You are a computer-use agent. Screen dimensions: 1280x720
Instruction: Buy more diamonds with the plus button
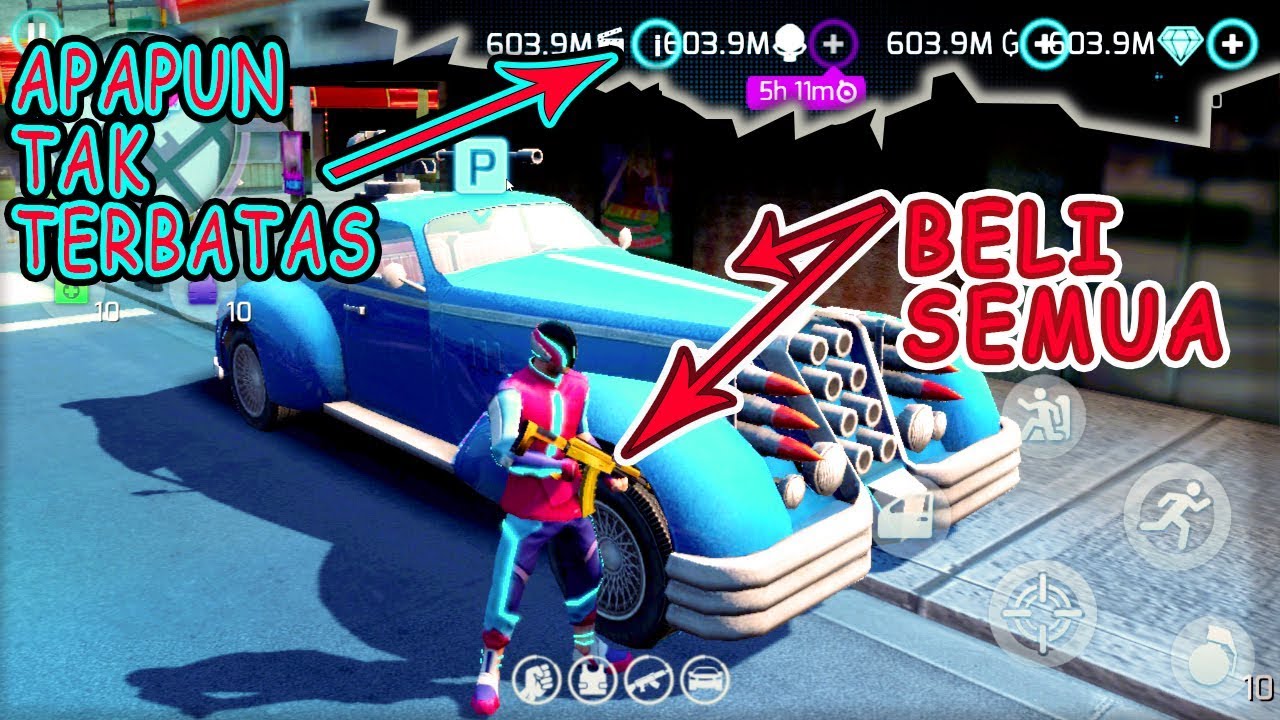[x=1232, y=43]
